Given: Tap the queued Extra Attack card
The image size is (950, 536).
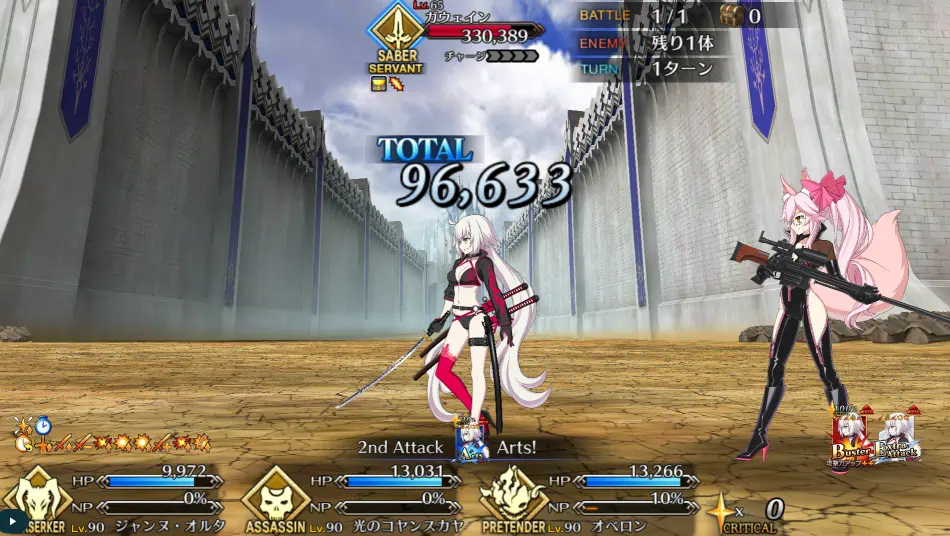Looking at the screenshot, I should pyautogui.click(x=897, y=440).
